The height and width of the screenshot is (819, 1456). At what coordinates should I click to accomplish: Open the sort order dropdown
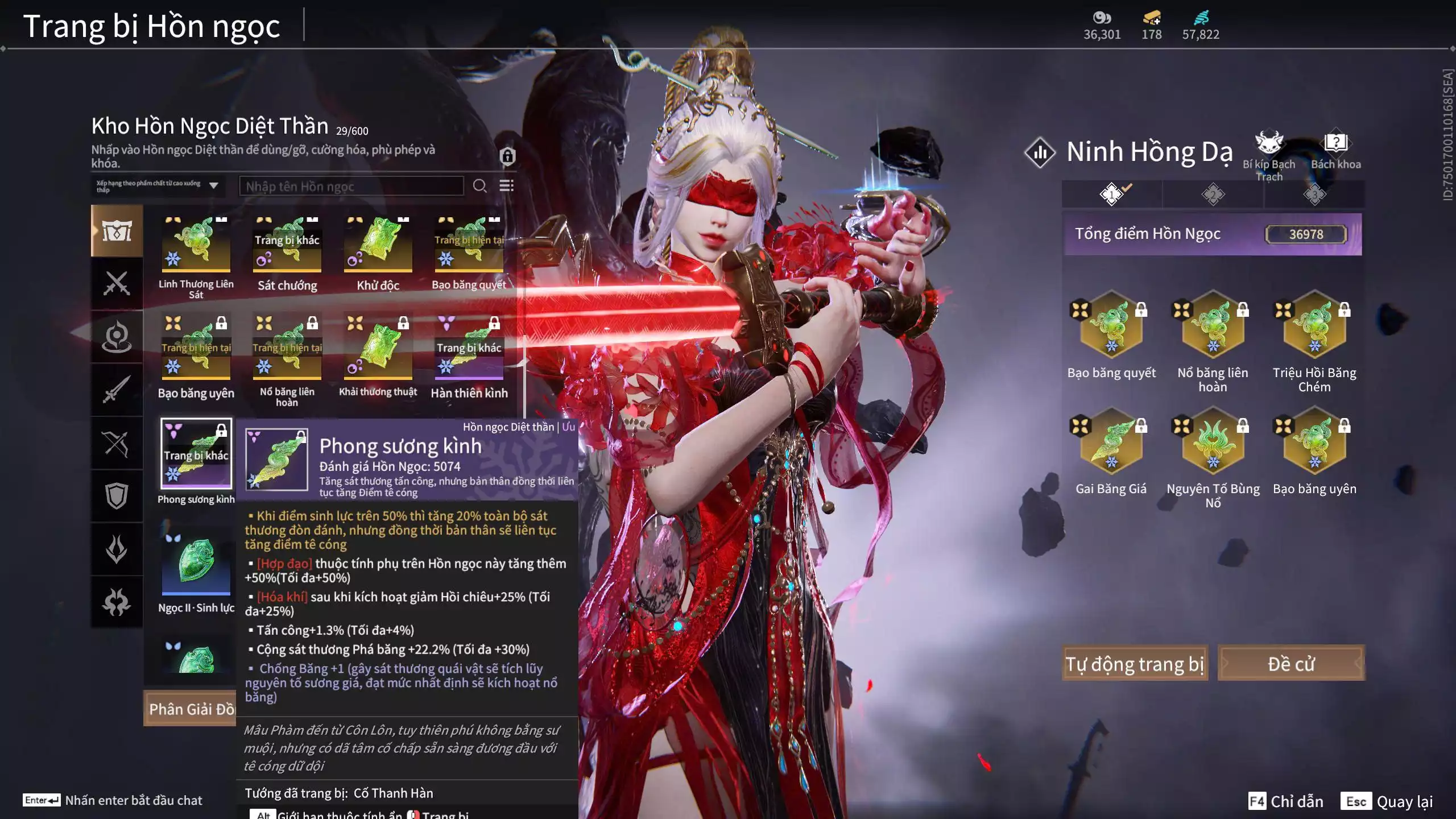coord(158,186)
